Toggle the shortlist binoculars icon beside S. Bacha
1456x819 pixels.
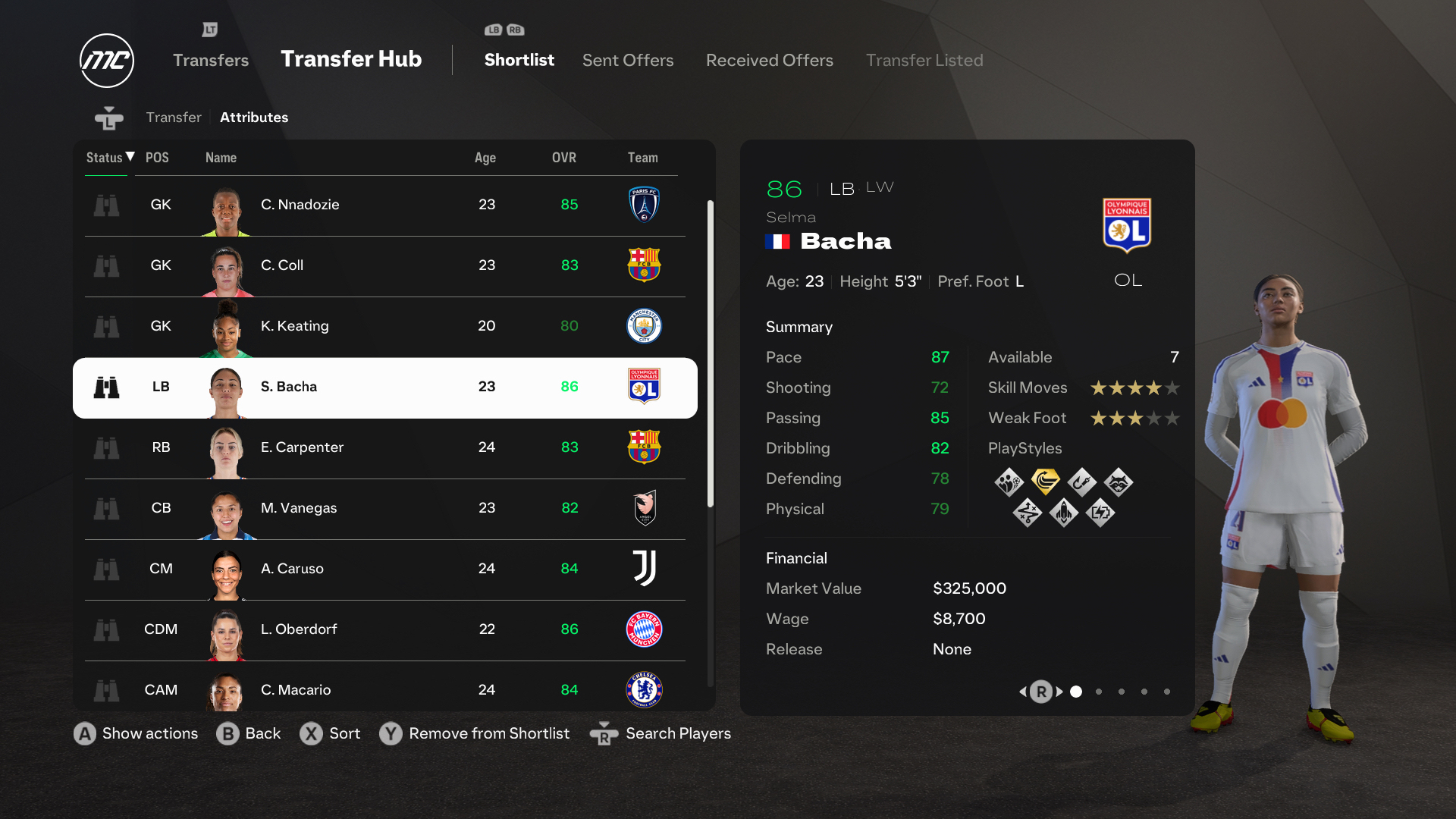point(107,387)
